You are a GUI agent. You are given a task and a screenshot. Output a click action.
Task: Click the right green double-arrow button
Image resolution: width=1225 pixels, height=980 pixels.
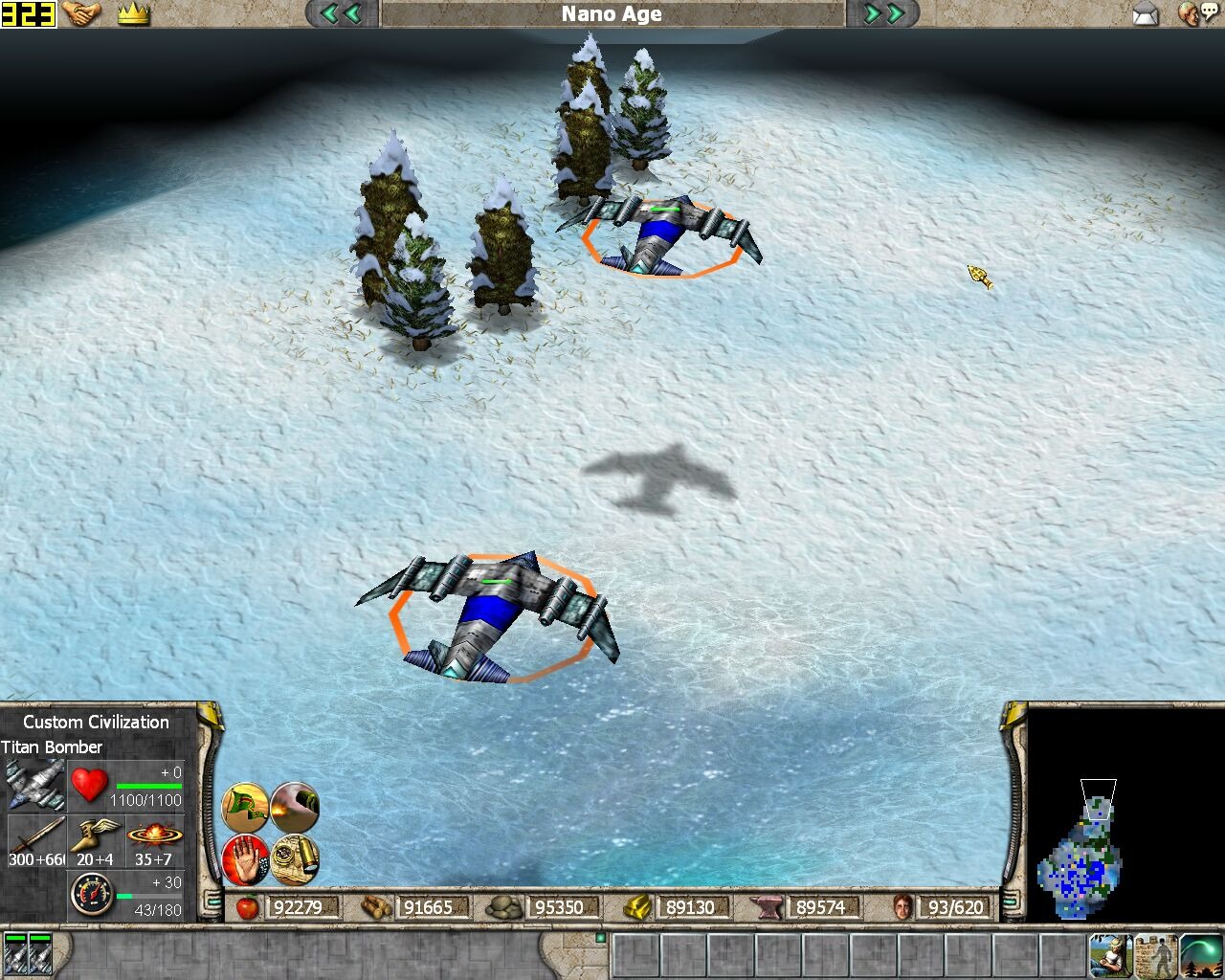pyautogui.click(x=883, y=13)
